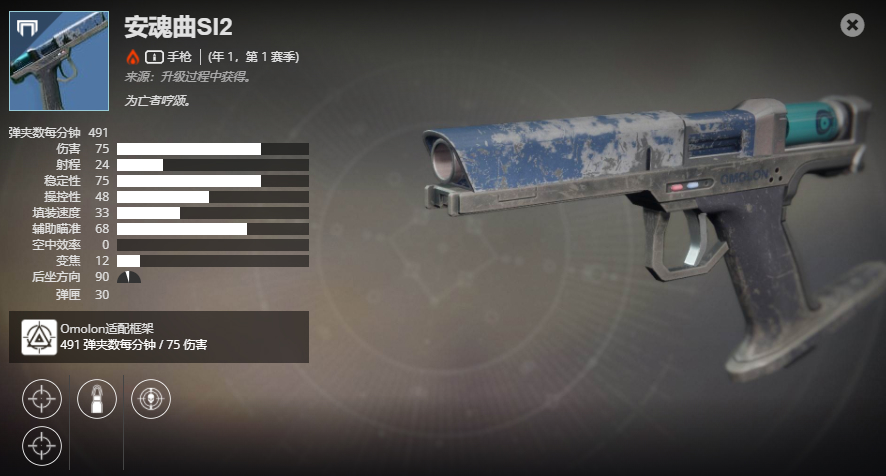Select the Omolon适配框架 intrinsic perk
This screenshot has height=476, width=886.
click(x=39, y=337)
